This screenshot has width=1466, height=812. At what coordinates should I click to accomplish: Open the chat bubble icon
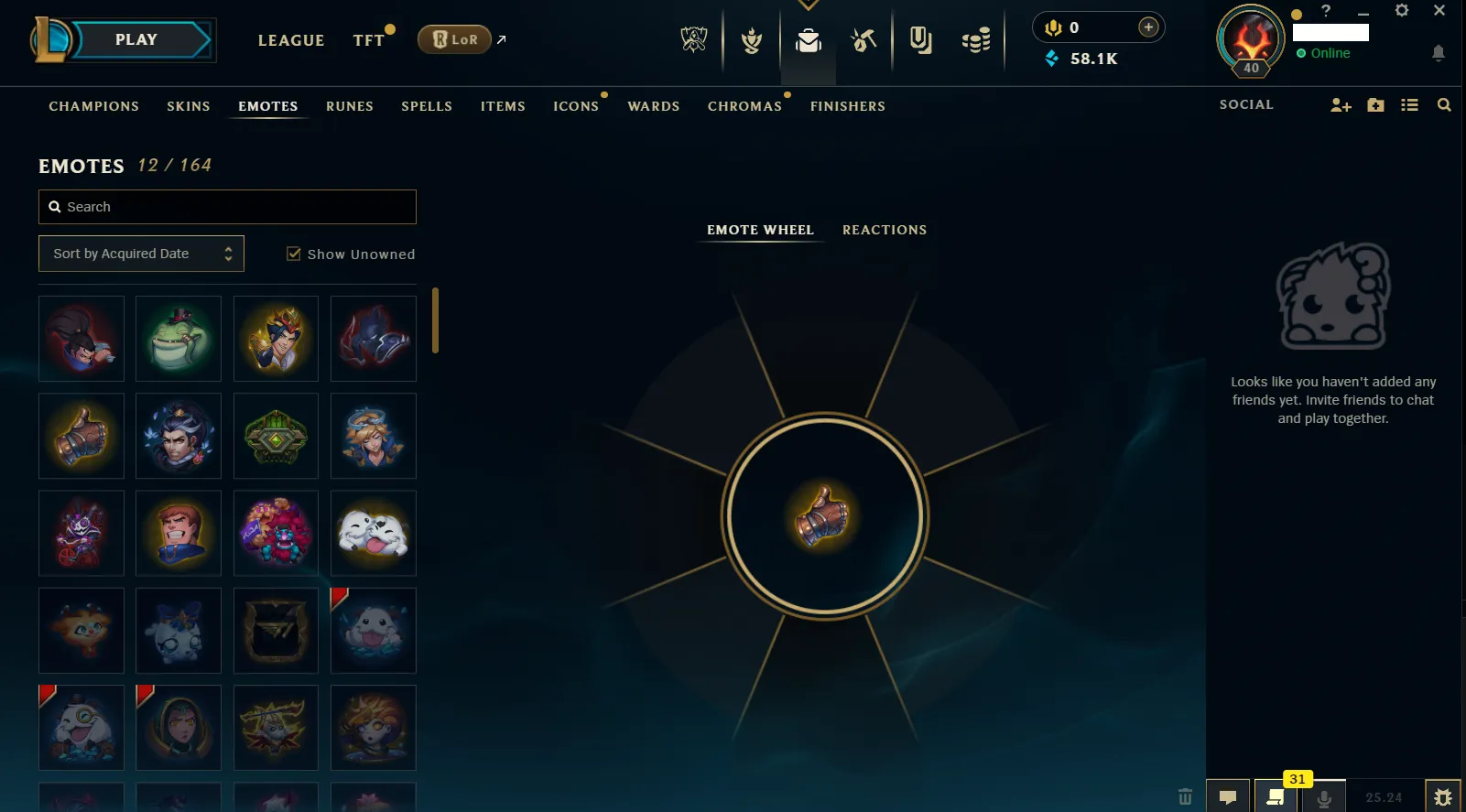(1228, 796)
